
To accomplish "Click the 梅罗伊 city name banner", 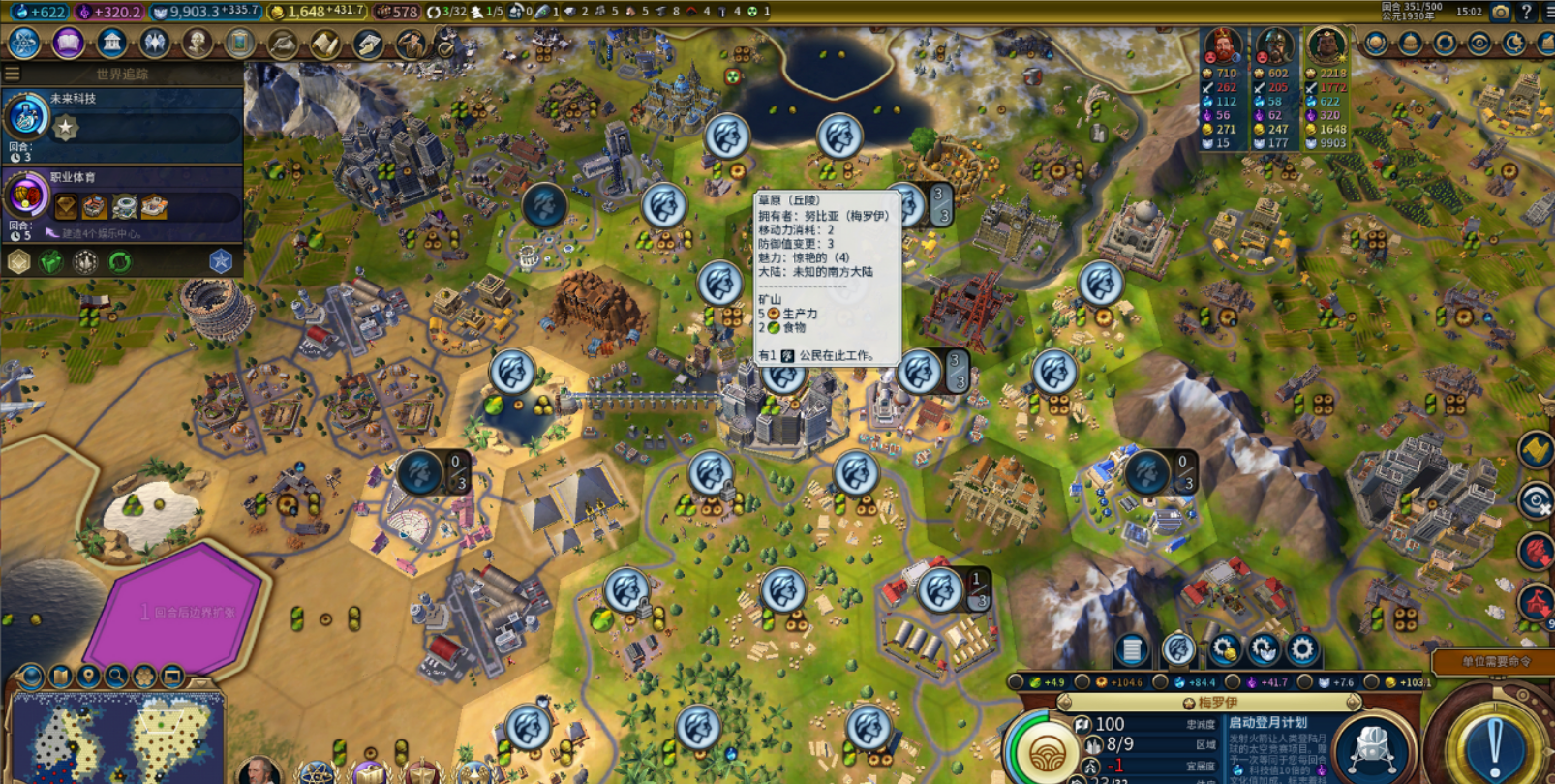I will tap(1217, 703).
